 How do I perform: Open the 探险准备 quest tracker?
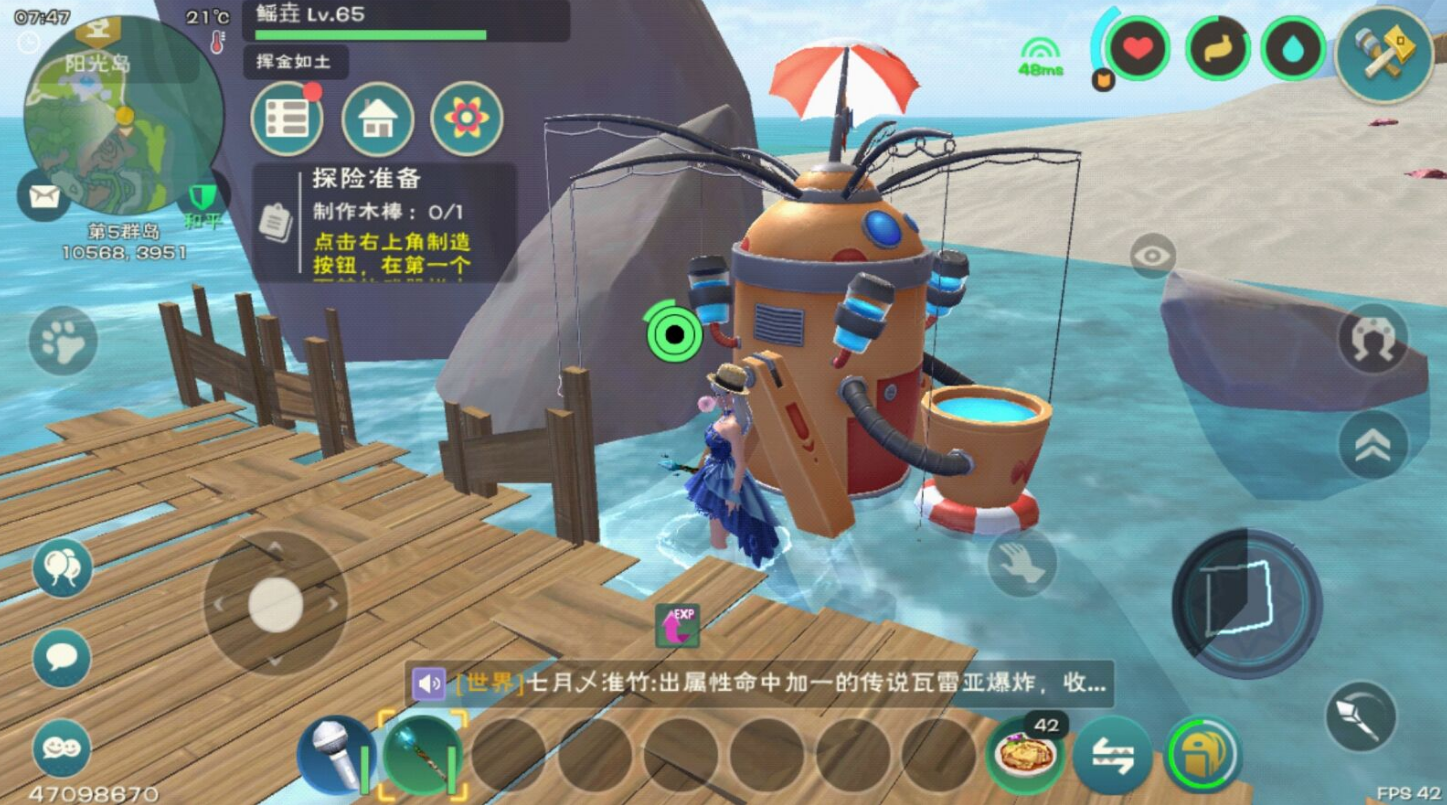384,222
